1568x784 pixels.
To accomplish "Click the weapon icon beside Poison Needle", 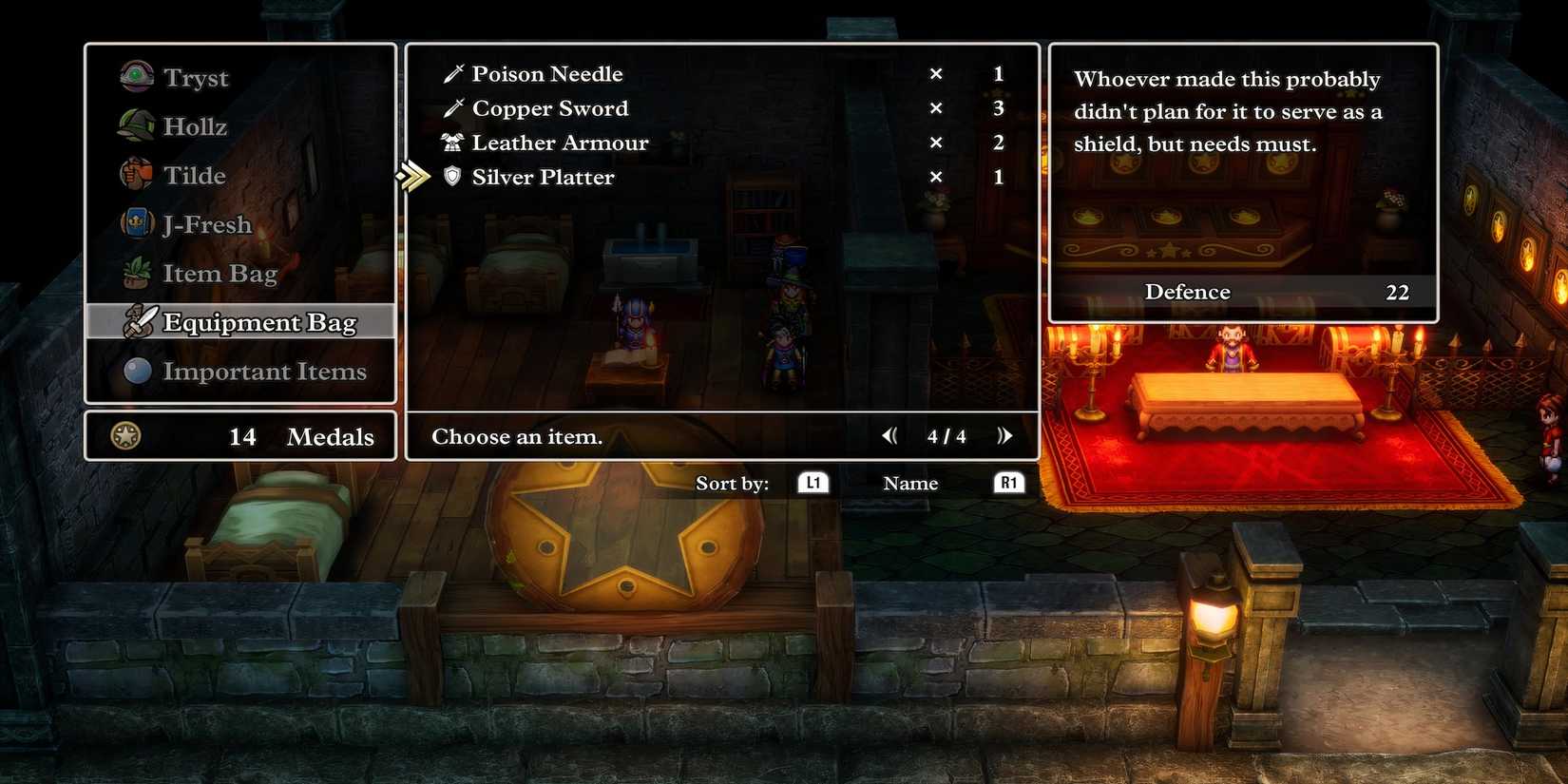I will point(452,72).
